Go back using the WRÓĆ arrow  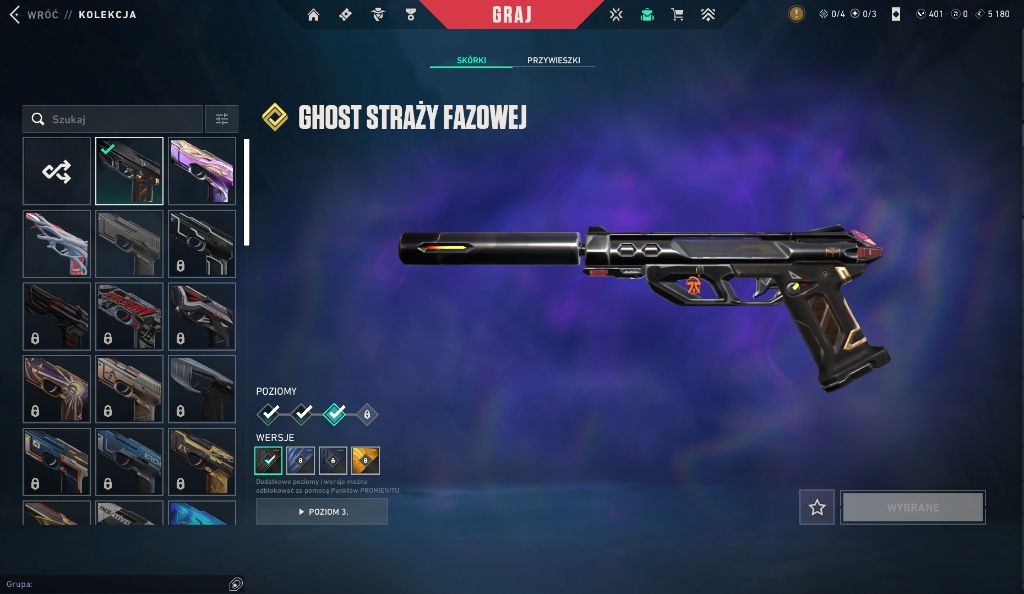click(15, 15)
